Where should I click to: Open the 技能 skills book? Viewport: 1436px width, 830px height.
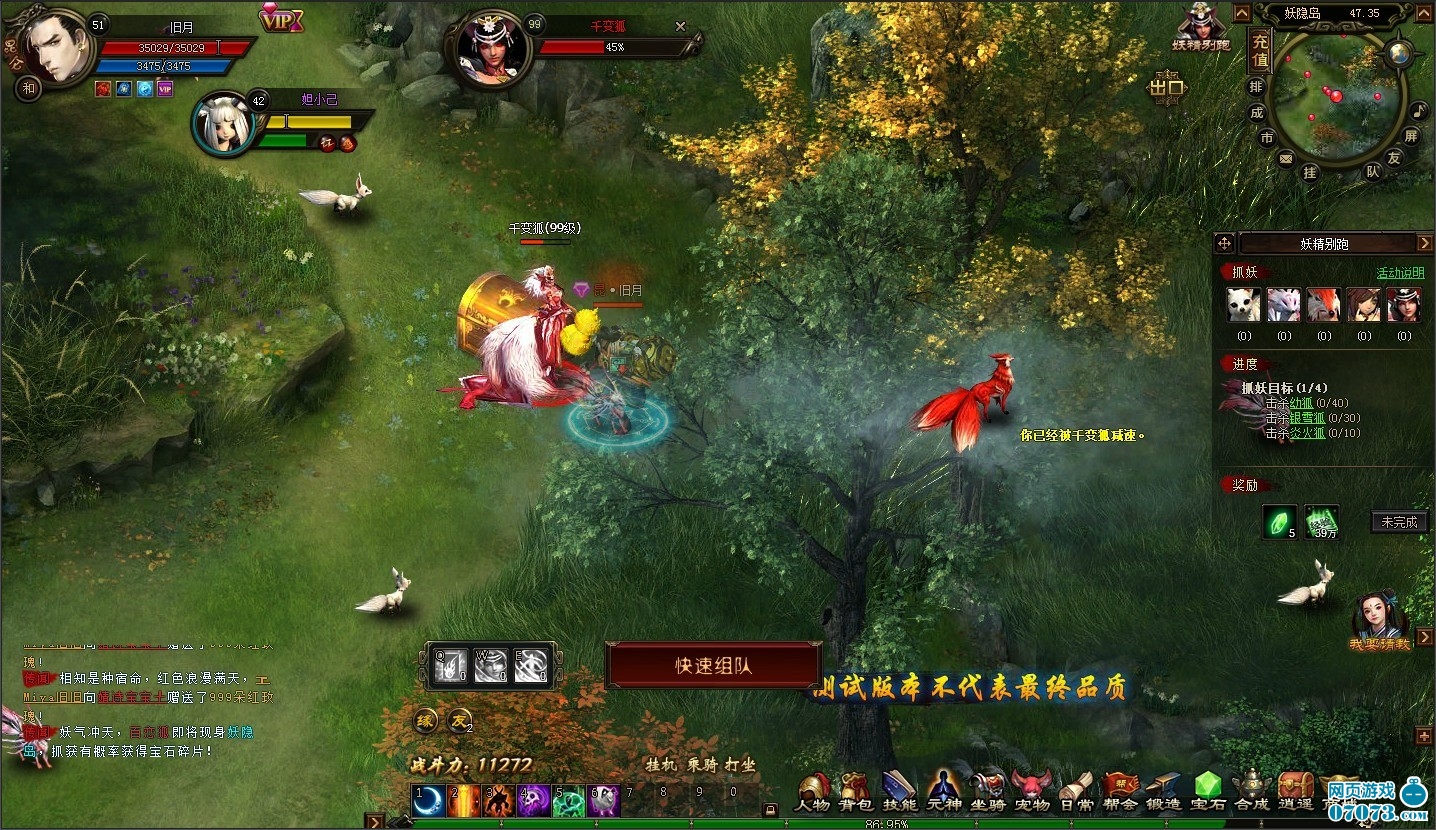(899, 792)
